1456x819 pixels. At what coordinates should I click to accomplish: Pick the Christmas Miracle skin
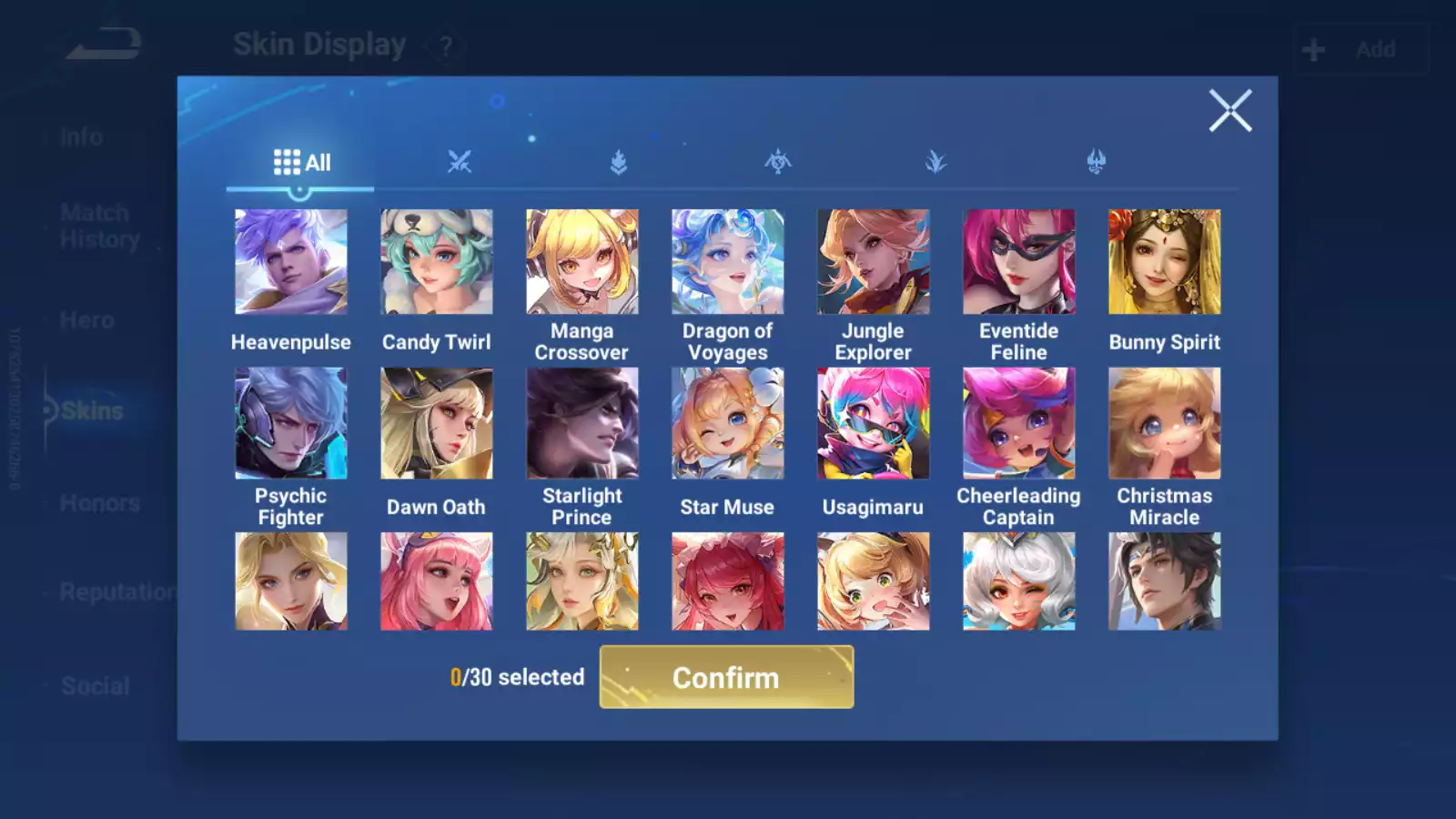click(x=1165, y=423)
